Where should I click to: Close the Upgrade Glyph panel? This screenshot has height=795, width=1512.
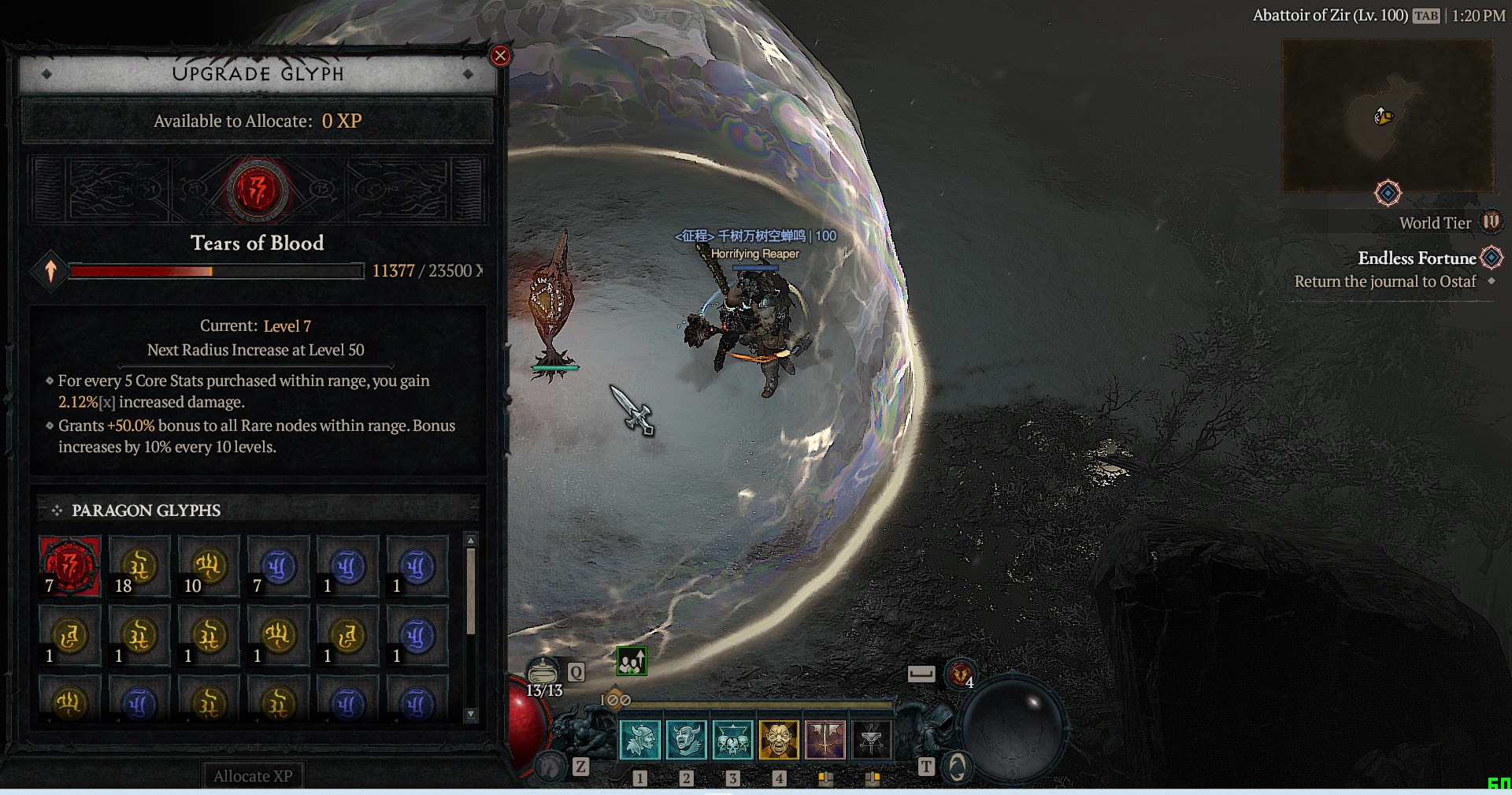click(x=500, y=56)
